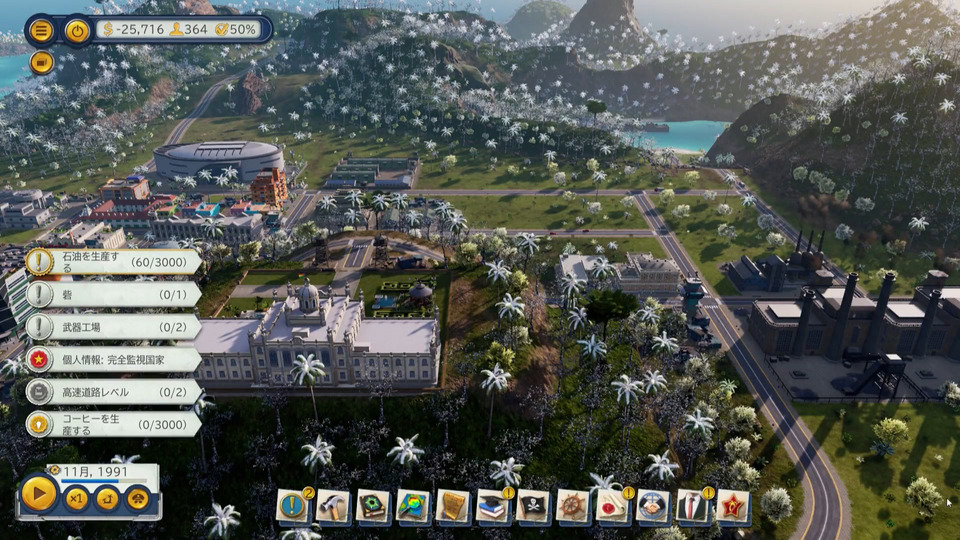
Task: Open the pirate flag raids icon
Action: (x=533, y=505)
